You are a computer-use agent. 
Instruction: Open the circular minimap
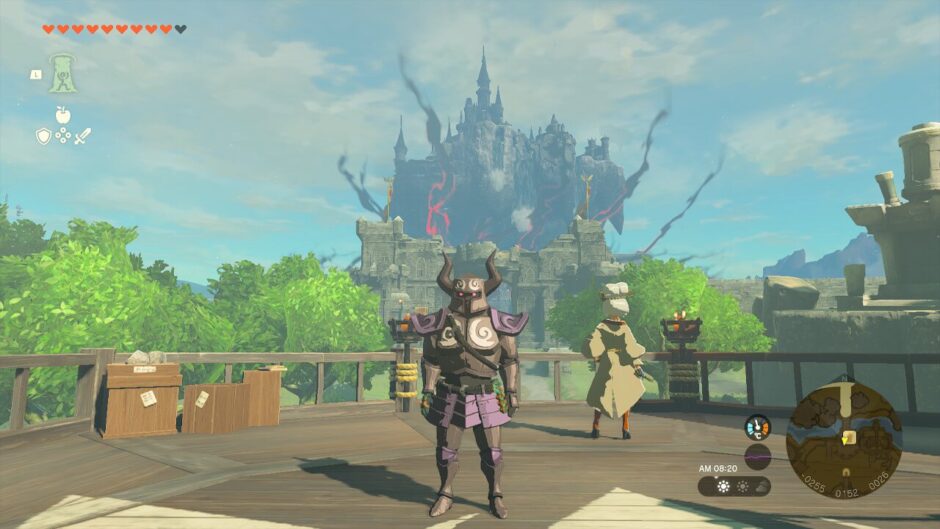pyautogui.click(x=843, y=440)
